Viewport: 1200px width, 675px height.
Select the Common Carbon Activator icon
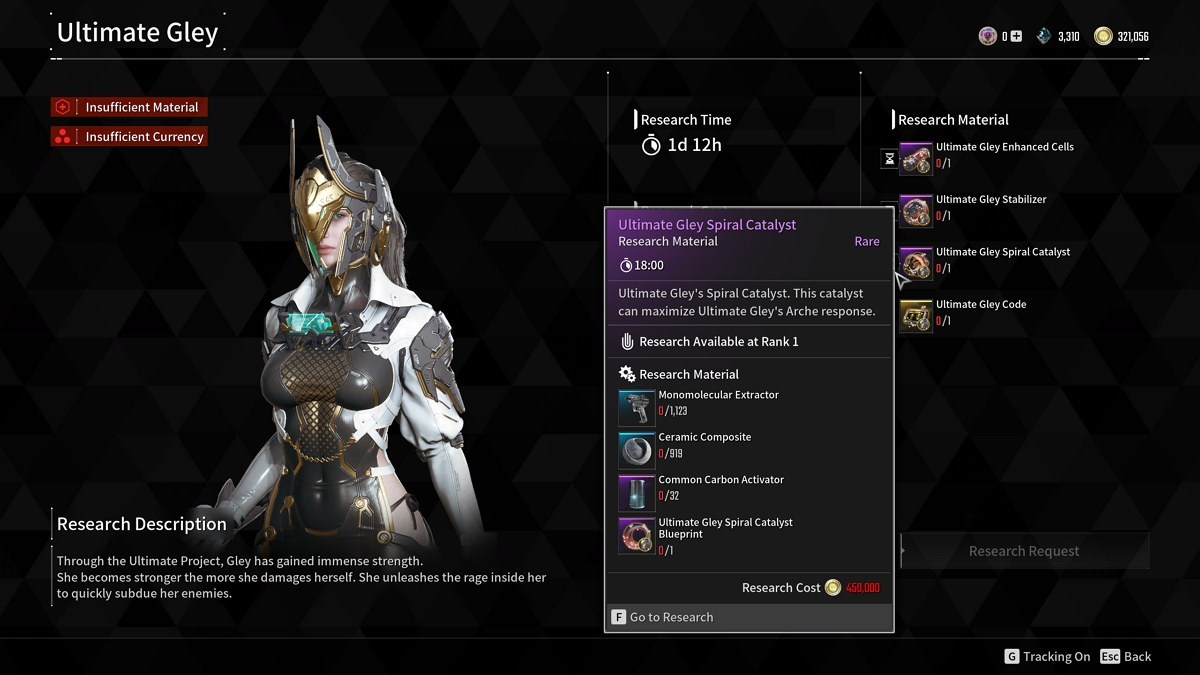637,493
